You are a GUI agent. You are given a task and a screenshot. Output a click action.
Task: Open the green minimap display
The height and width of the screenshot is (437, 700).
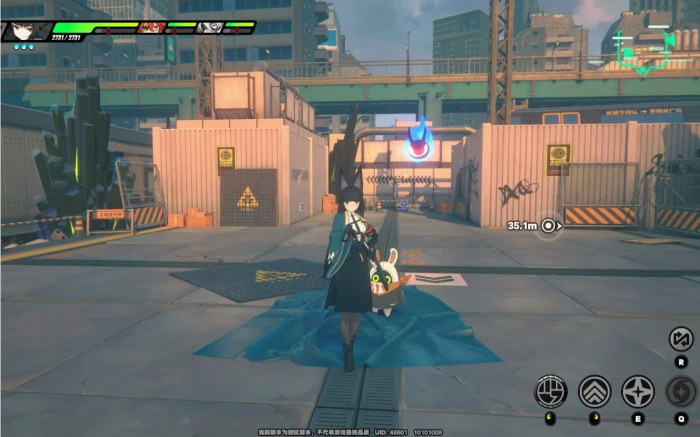[x=641, y=44]
